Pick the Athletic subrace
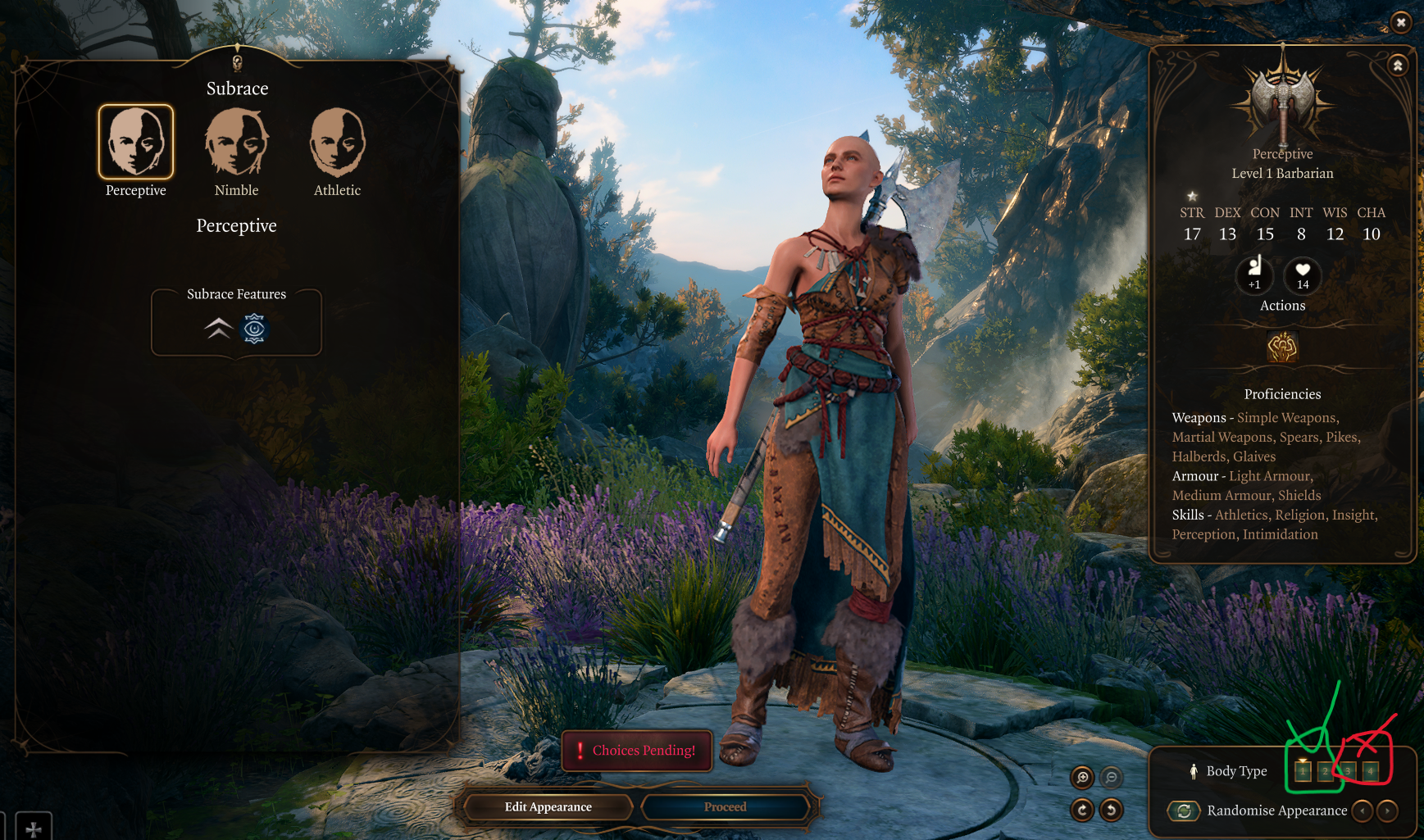 (x=337, y=142)
